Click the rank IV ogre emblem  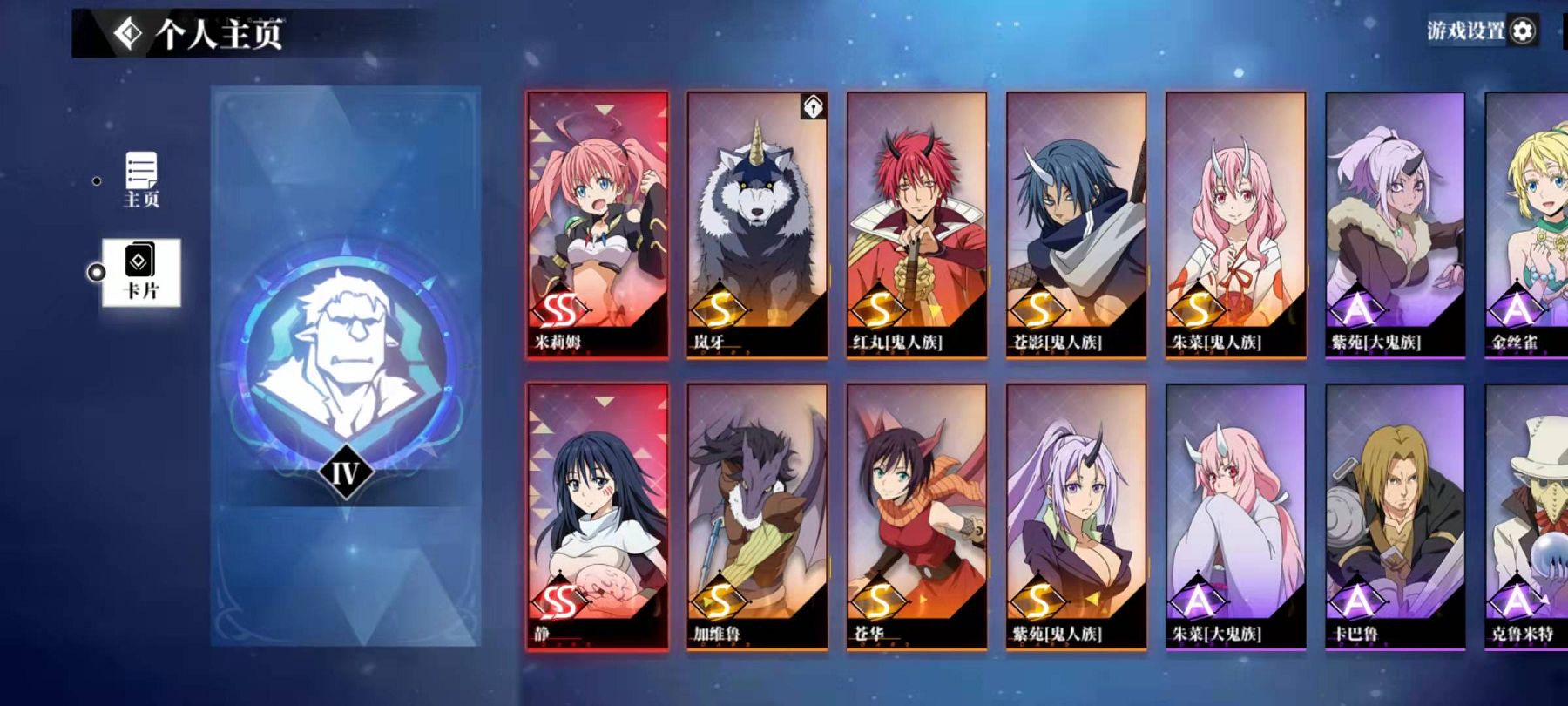345,357
